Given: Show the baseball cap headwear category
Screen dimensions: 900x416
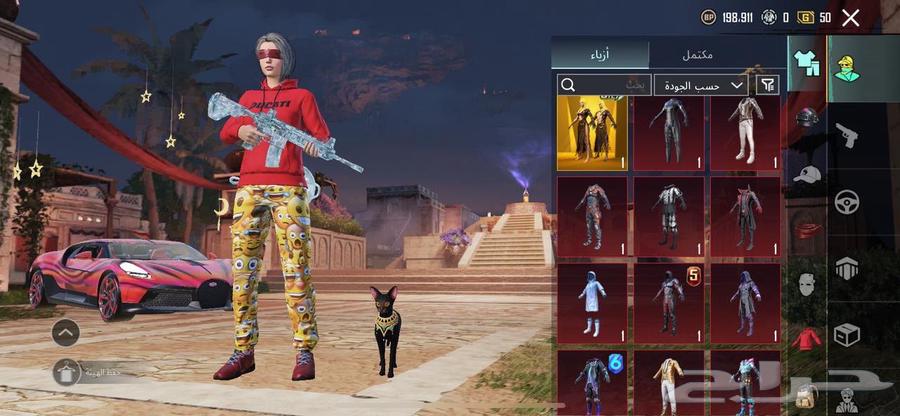Looking at the screenshot, I should point(806,173).
